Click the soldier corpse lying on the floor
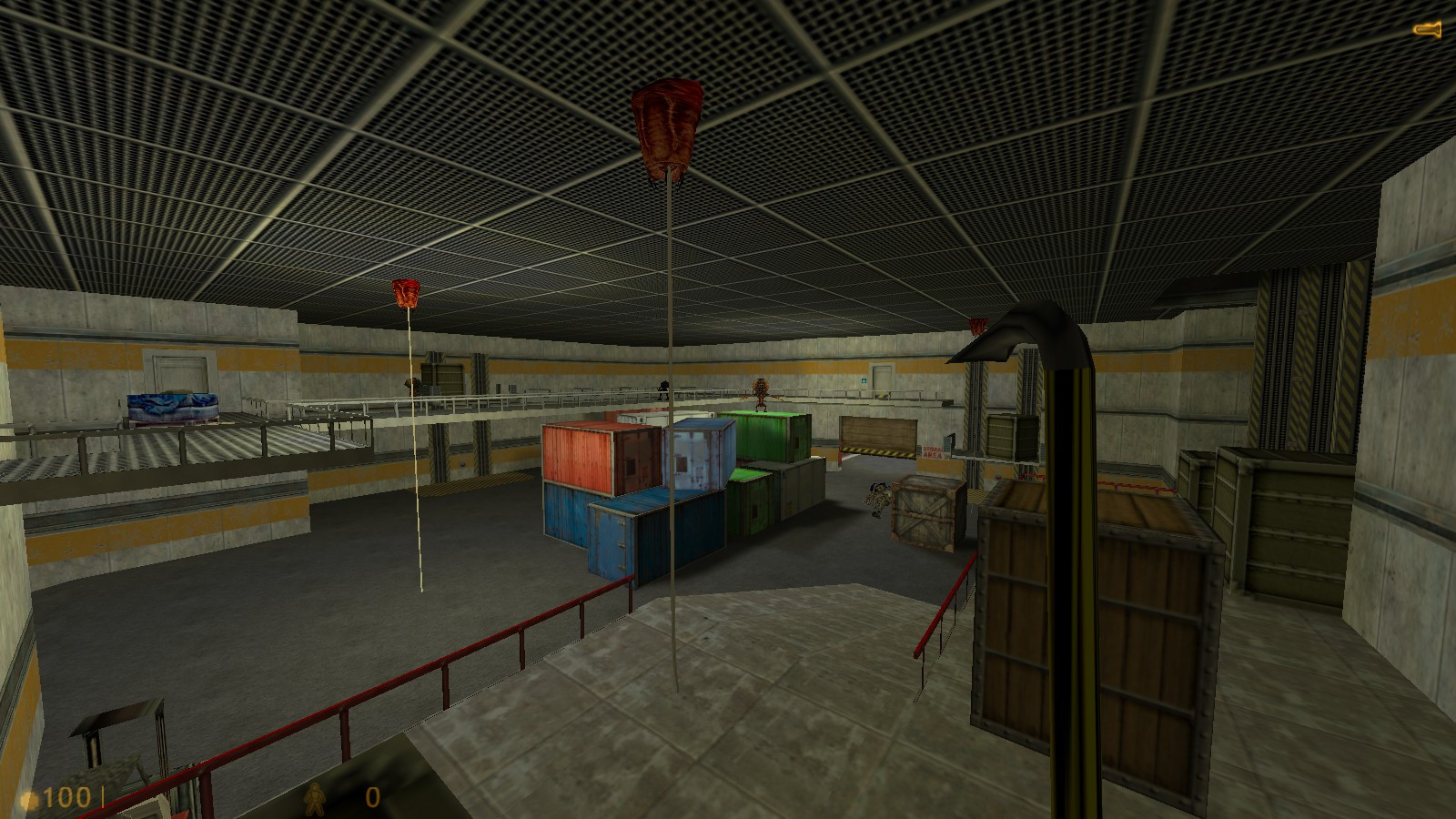 pyautogui.click(x=877, y=499)
